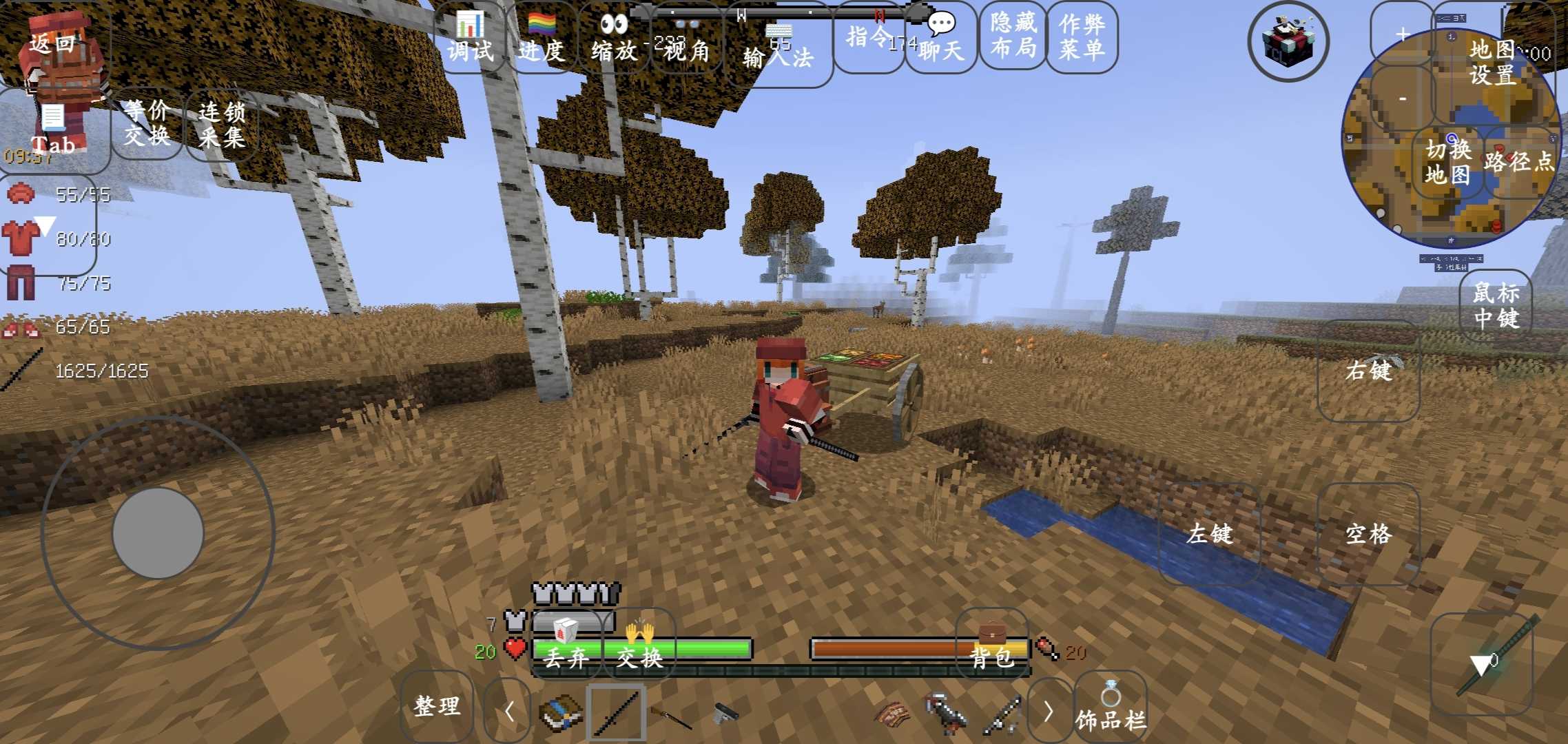This screenshot has height=744, width=1568.
Task: Open 地图设置 map settings
Action: tap(1492, 62)
